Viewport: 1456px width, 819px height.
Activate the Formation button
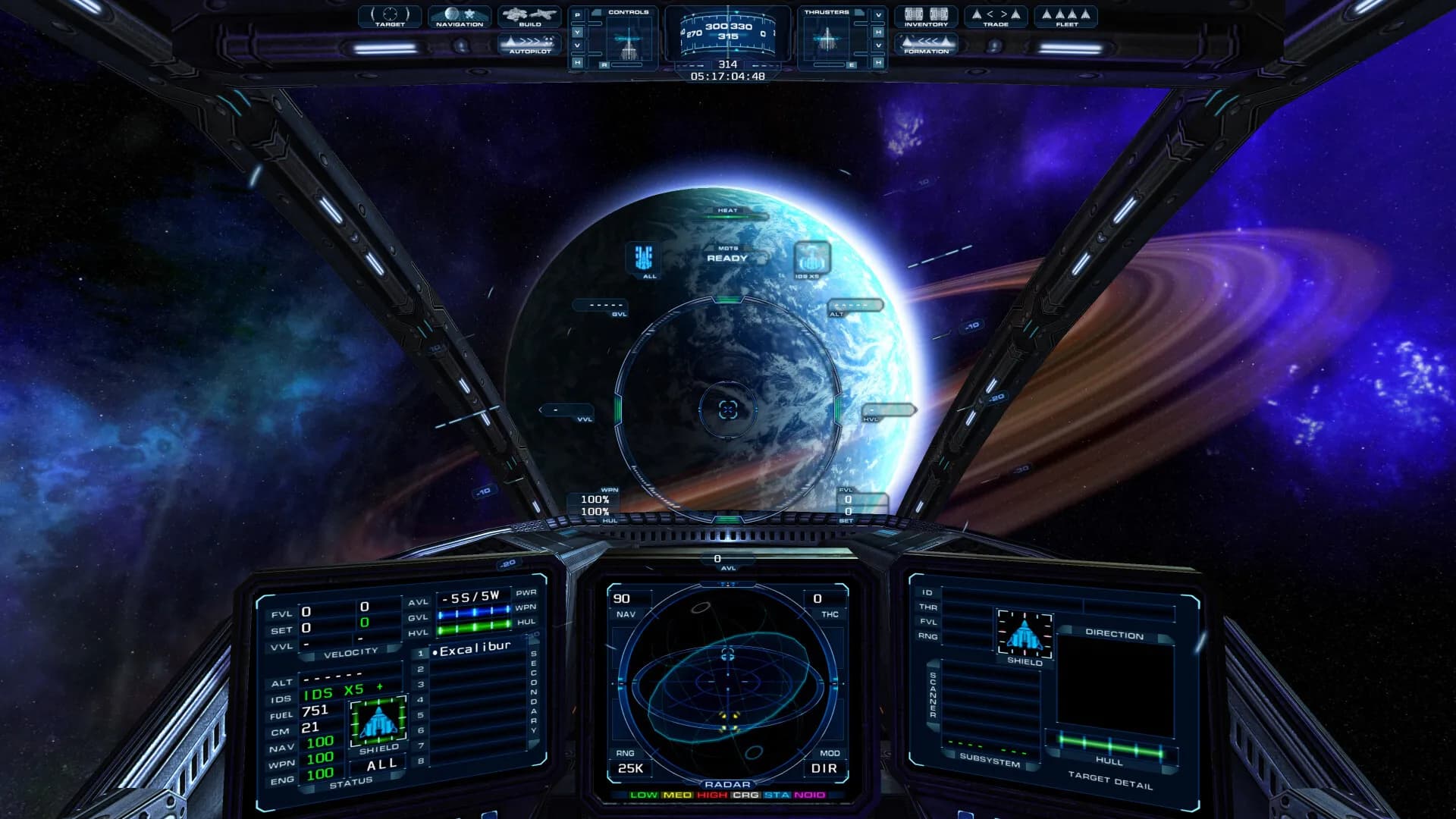pyautogui.click(x=926, y=44)
